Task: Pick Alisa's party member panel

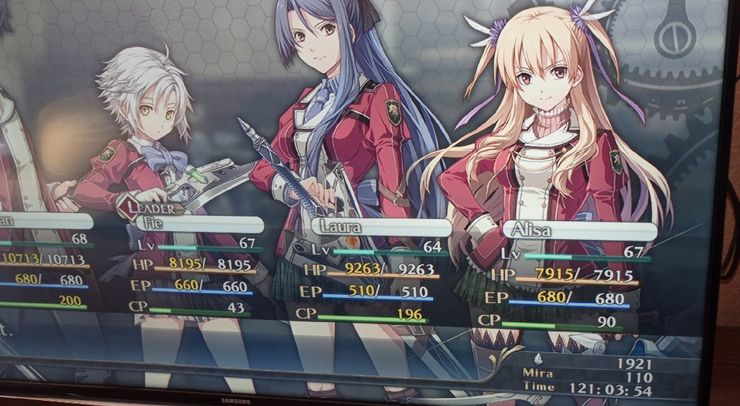Action: pyautogui.click(x=565, y=276)
